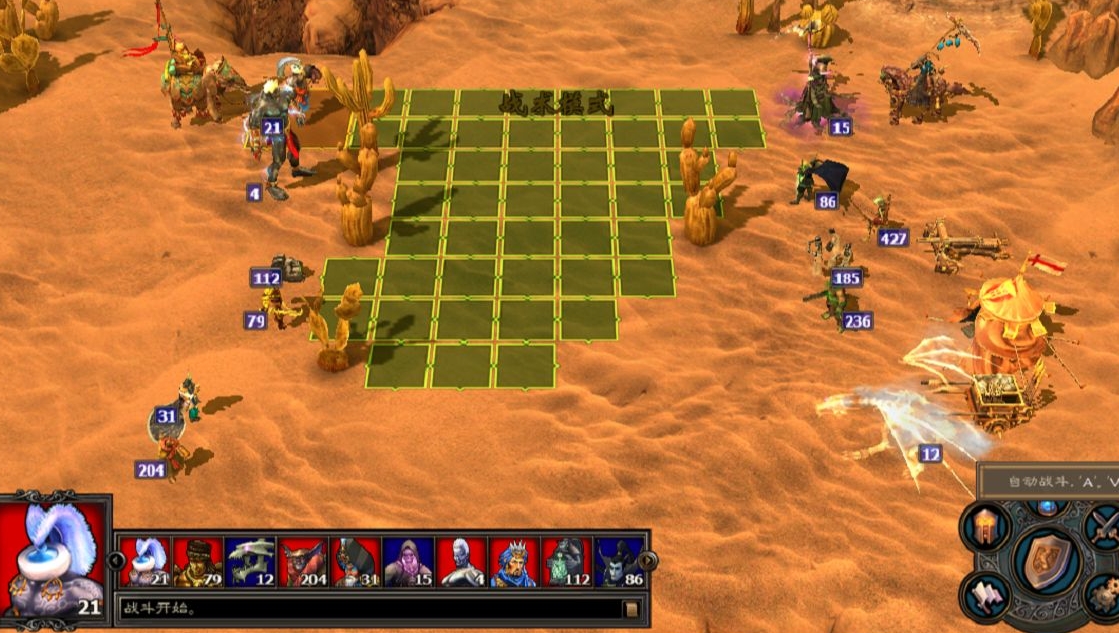Select the red demon portrait numbered 204

pos(303,562)
